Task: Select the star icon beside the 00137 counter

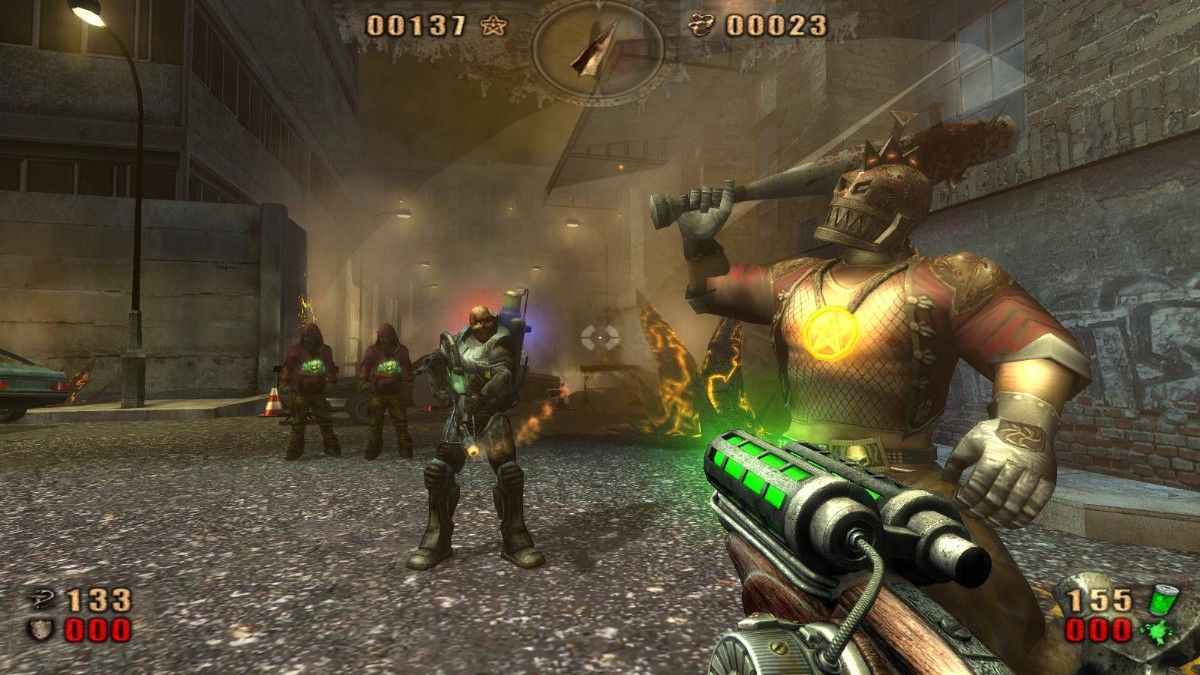Action: tap(492, 26)
